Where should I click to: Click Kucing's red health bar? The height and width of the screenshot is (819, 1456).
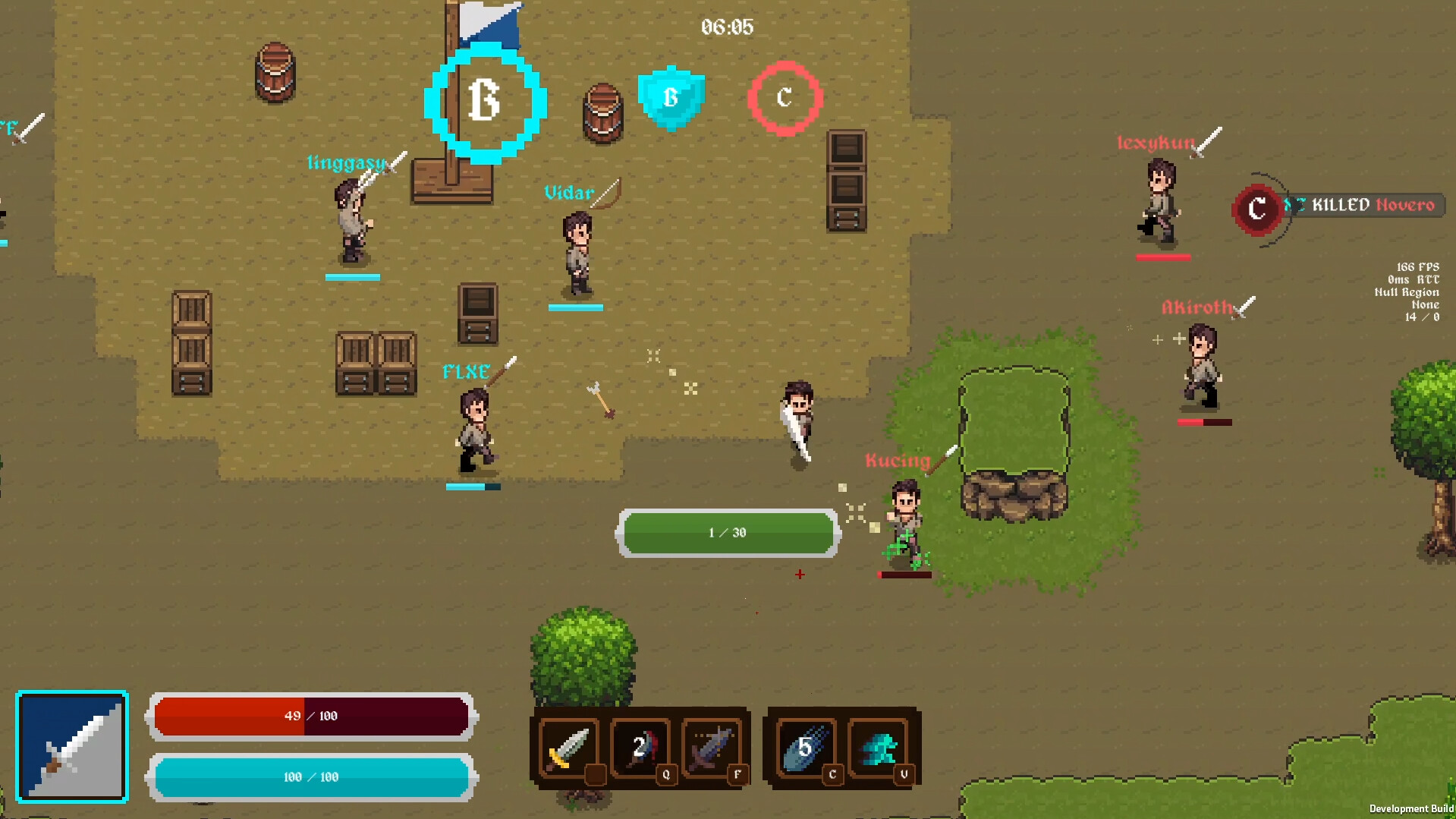[905, 575]
